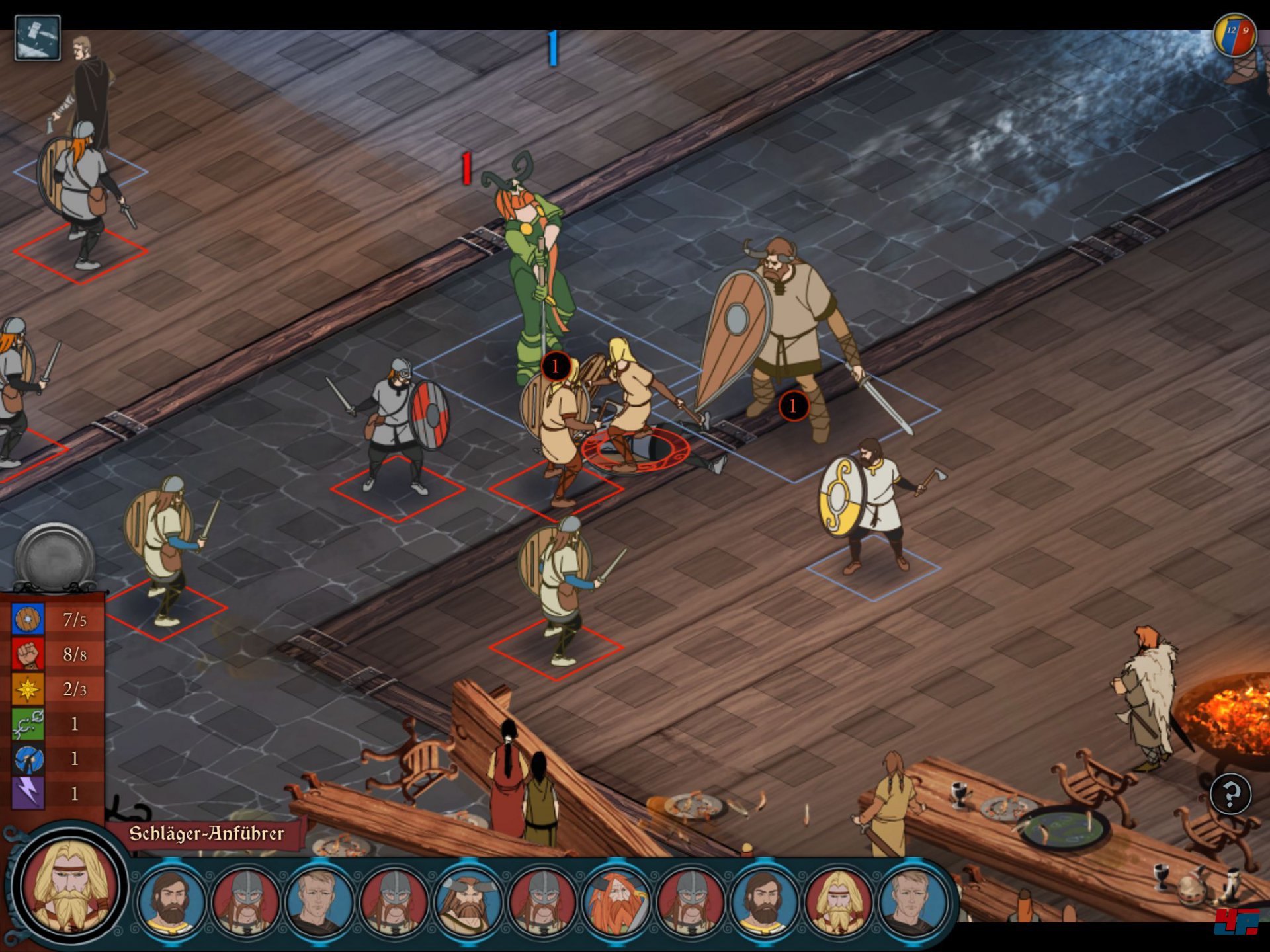Click the red and blue battle shield counter

[1234, 34]
